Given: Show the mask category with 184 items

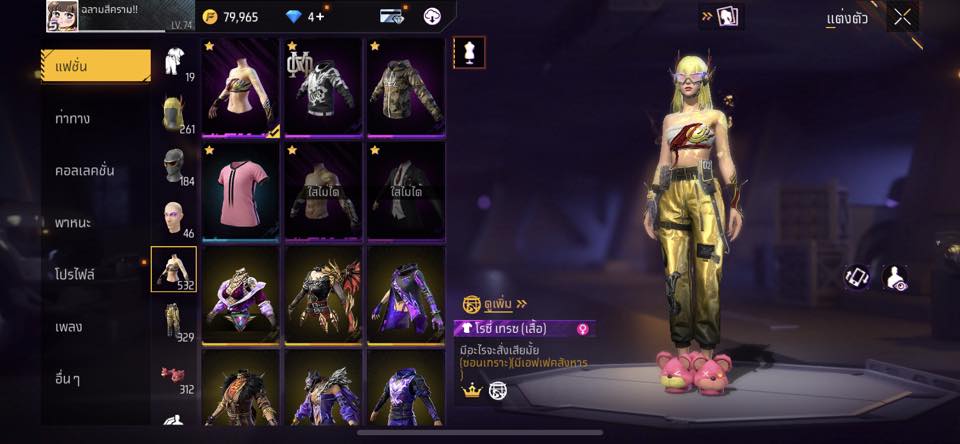Looking at the screenshot, I should coord(175,167).
